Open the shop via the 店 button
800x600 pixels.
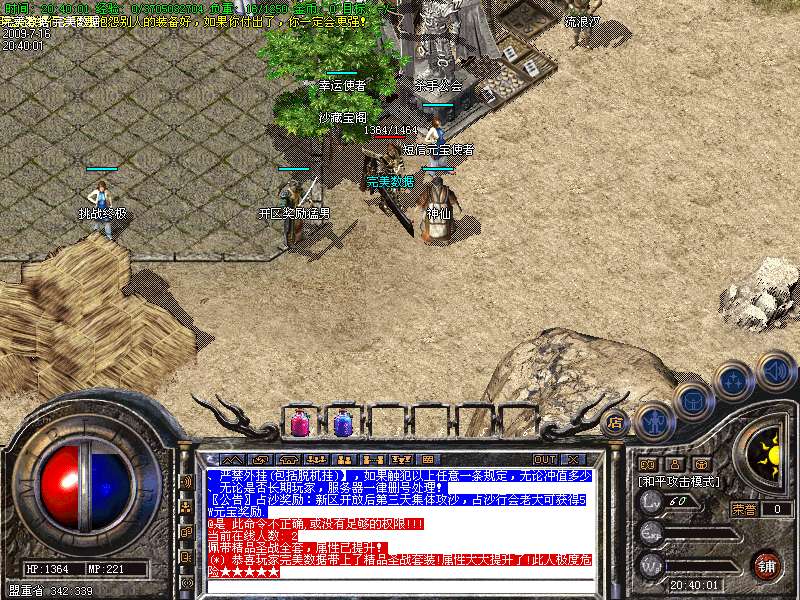[615, 422]
